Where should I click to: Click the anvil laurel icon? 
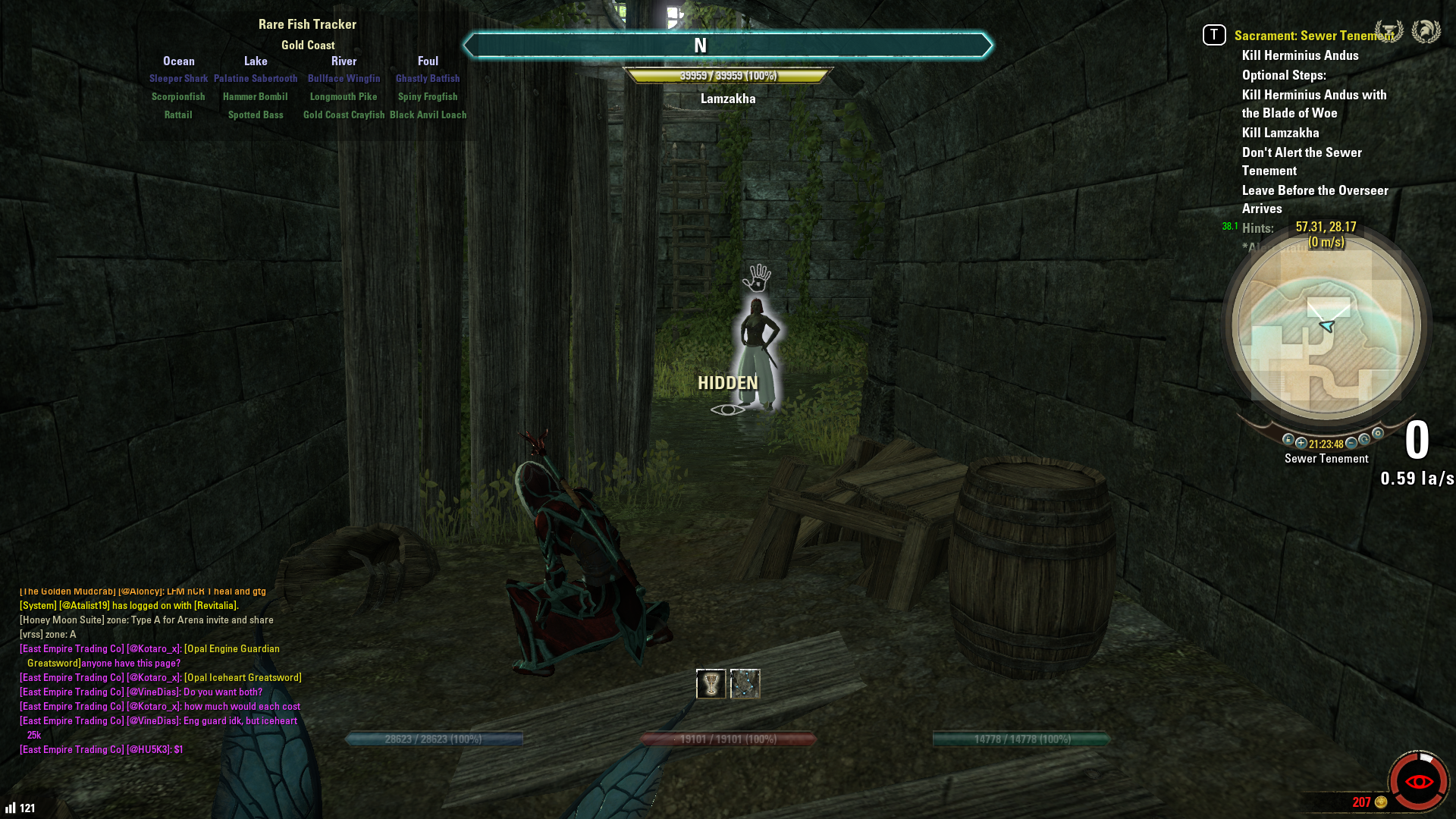tap(1389, 31)
